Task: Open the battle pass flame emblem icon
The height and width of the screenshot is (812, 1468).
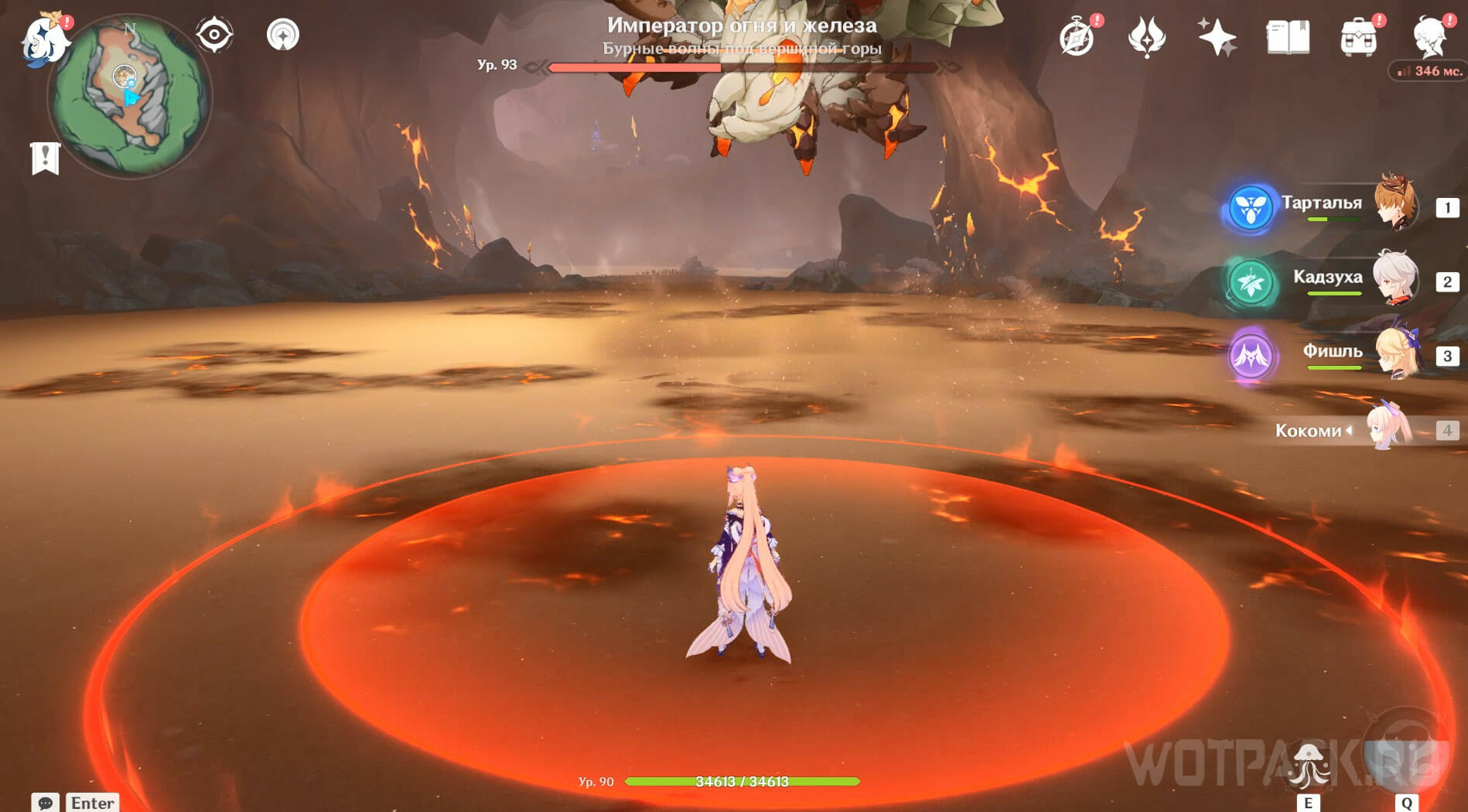Action: click(1146, 37)
